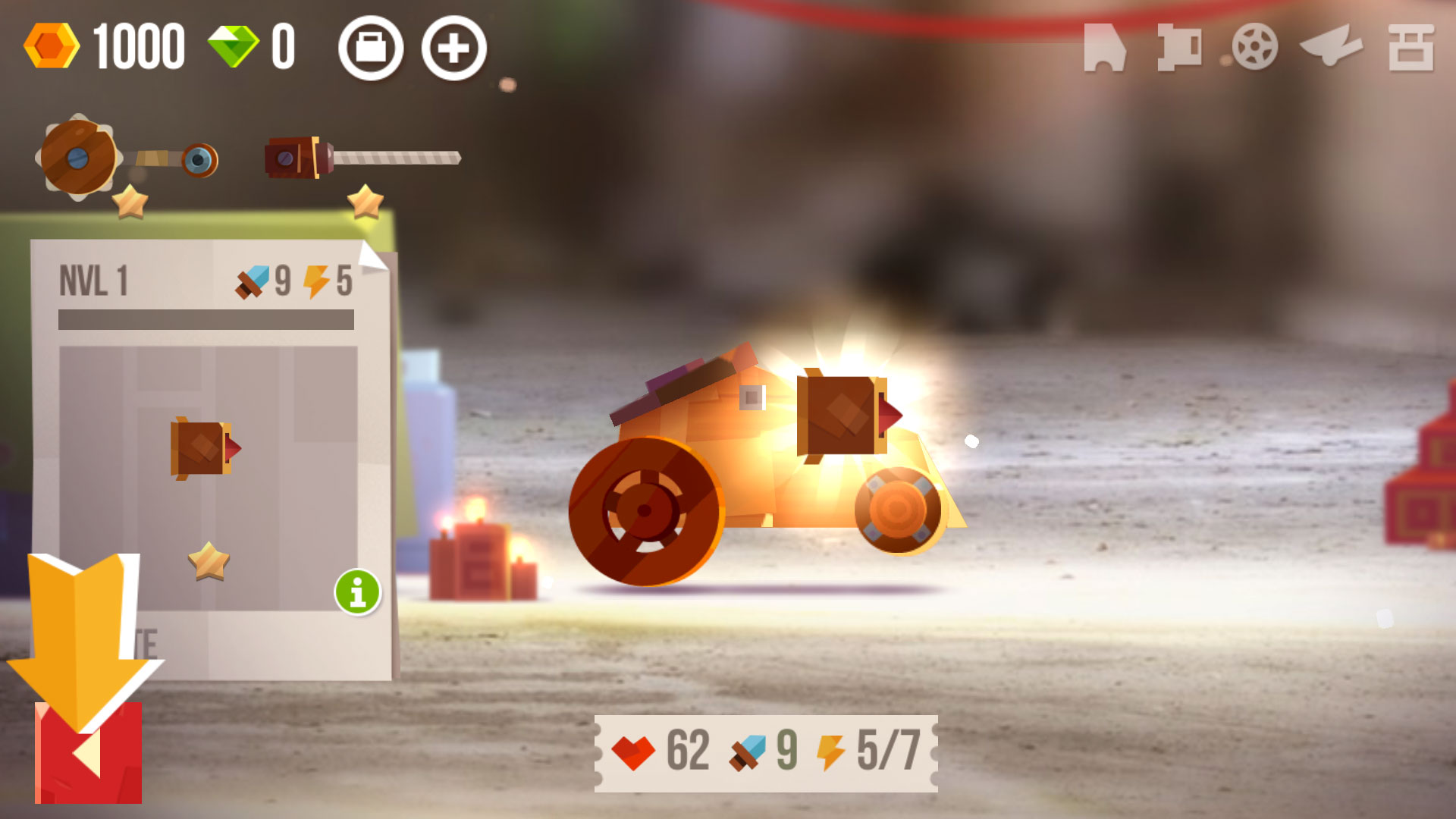This screenshot has width=1456, height=819.
Task: Select the drill weapon part
Action: pyautogui.click(x=362, y=158)
